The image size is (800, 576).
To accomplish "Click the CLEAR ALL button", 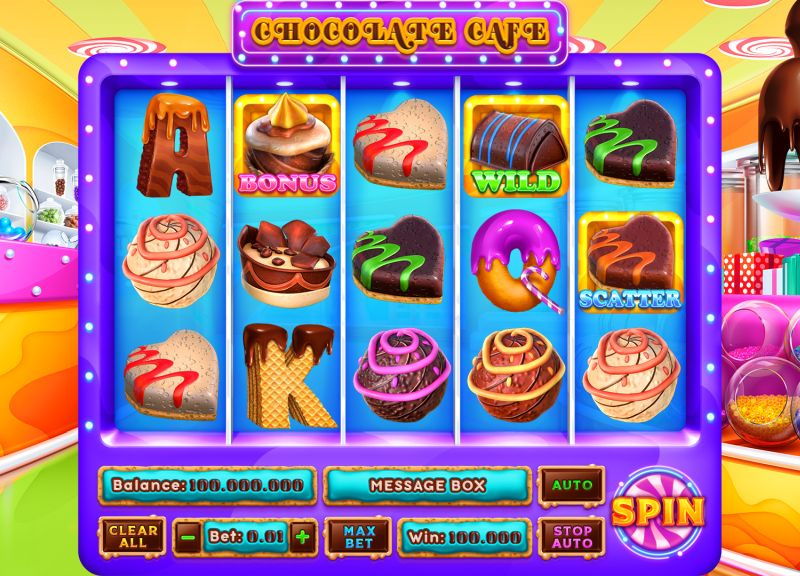I will click(x=133, y=537).
